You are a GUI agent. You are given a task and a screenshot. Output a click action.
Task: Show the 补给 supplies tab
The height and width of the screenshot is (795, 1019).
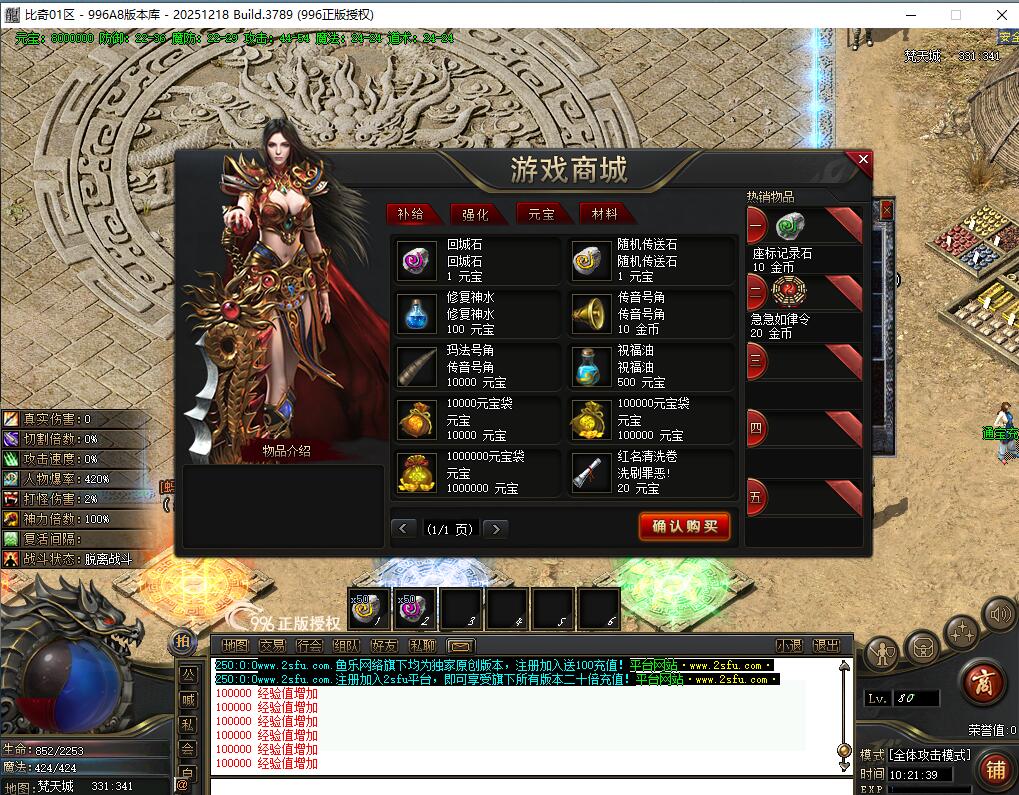tap(412, 213)
